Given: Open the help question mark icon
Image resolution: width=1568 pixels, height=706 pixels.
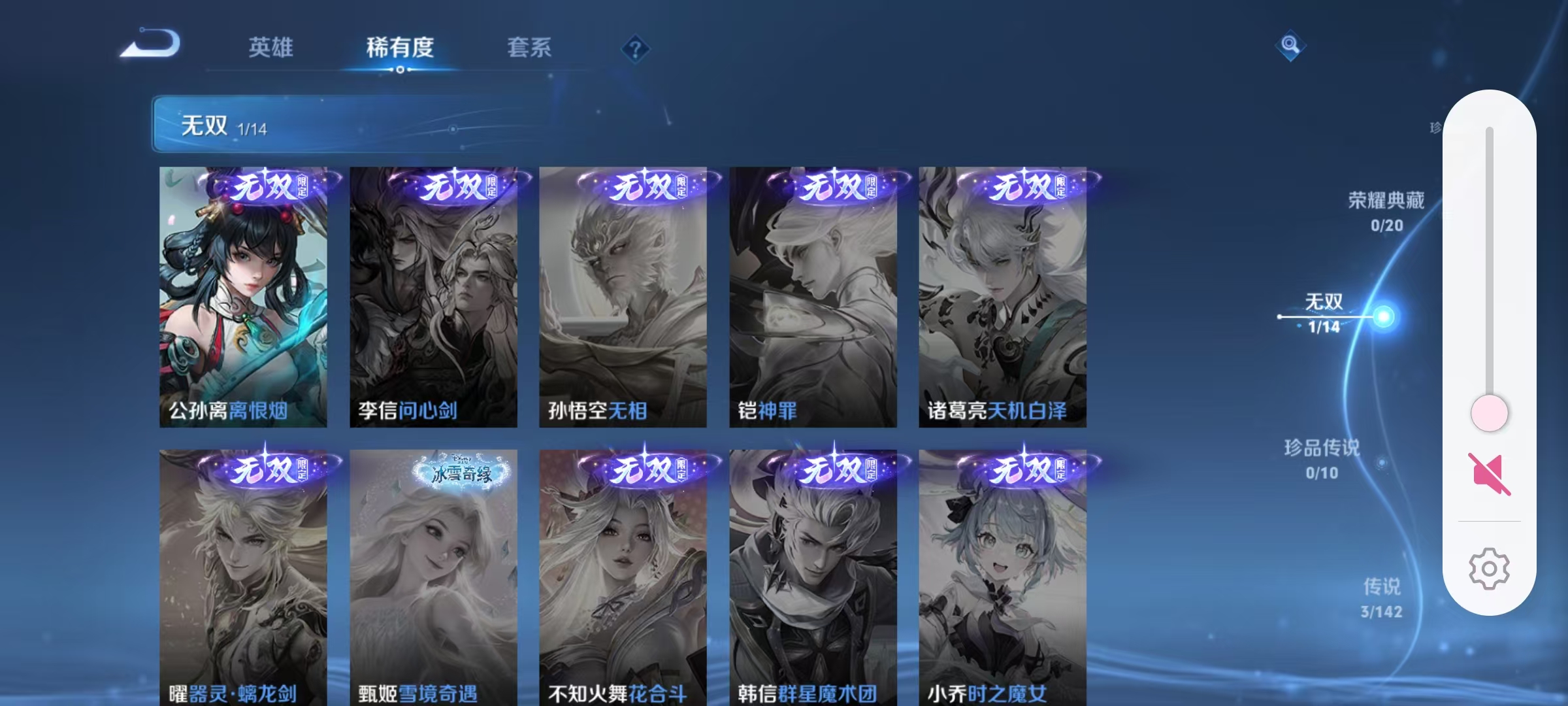Looking at the screenshot, I should coord(634,48).
